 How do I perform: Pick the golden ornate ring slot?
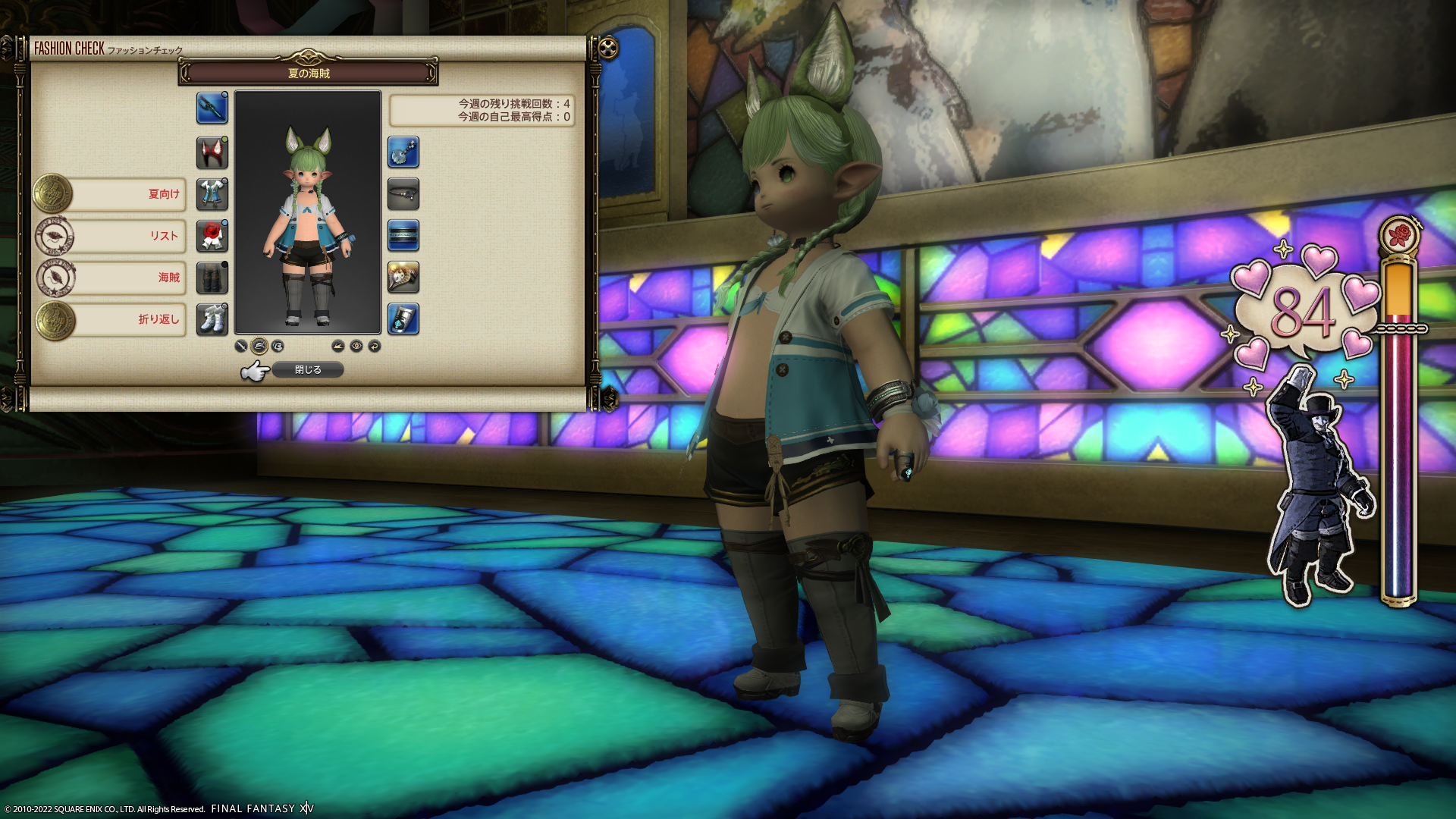point(403,278)
